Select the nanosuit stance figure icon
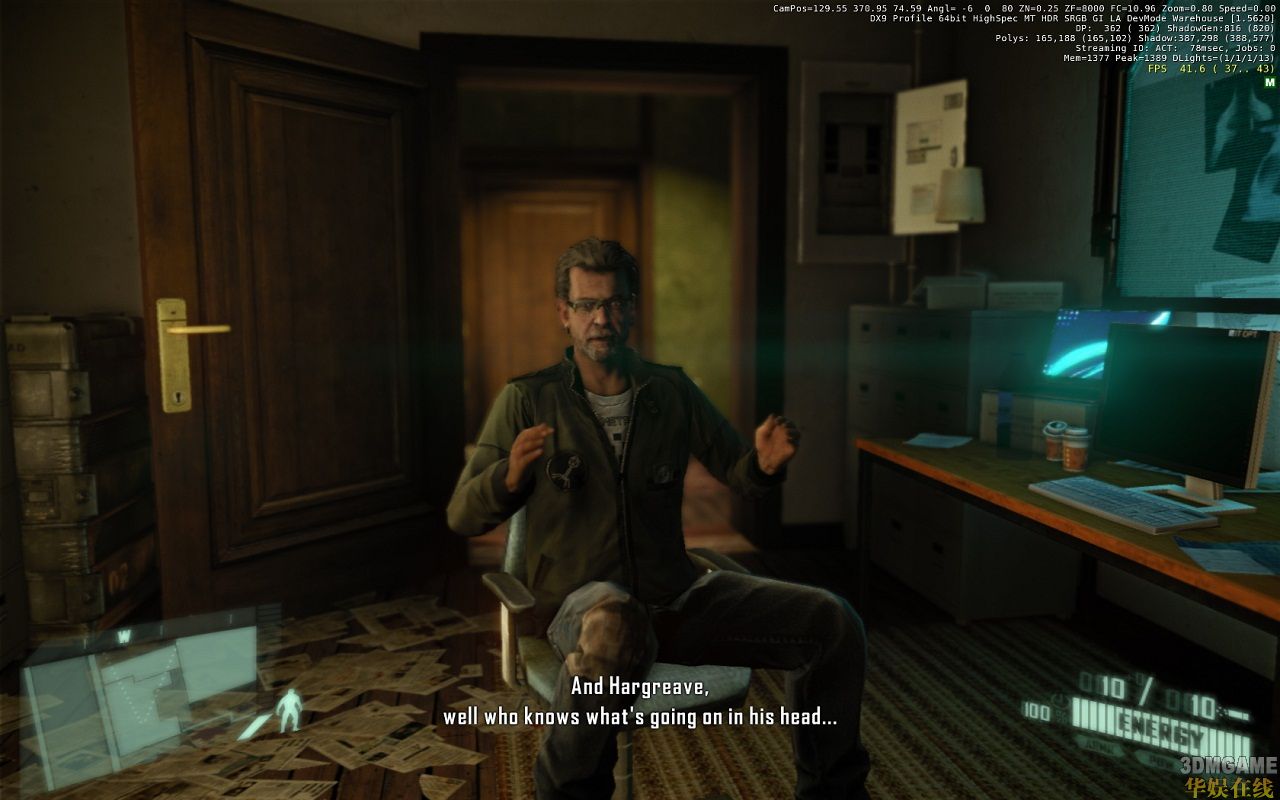The image size is (1280, 800). tap(290, 710)
